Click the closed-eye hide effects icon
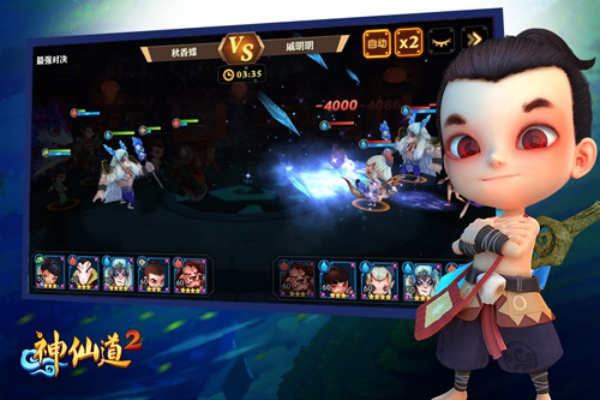This screenshot has width=600, height=400. (x=441, y=42)
